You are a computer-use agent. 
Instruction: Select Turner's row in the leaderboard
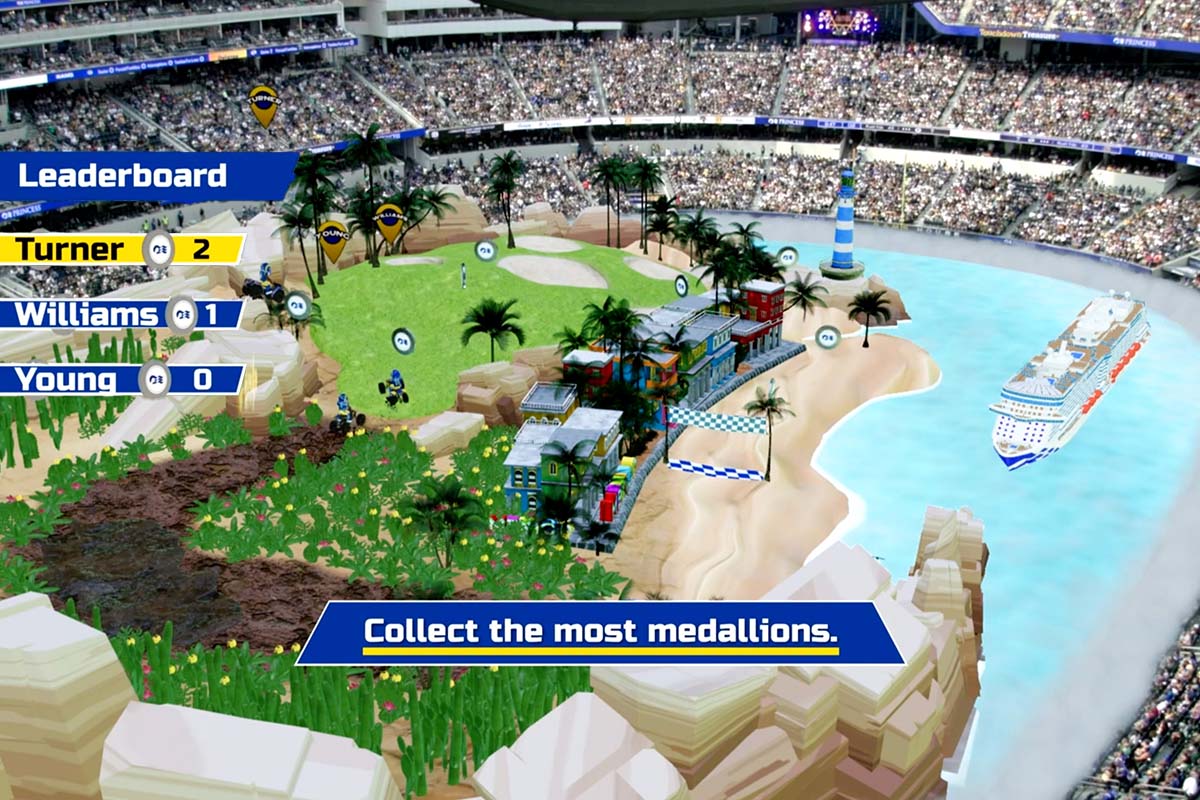click(120, 249)
